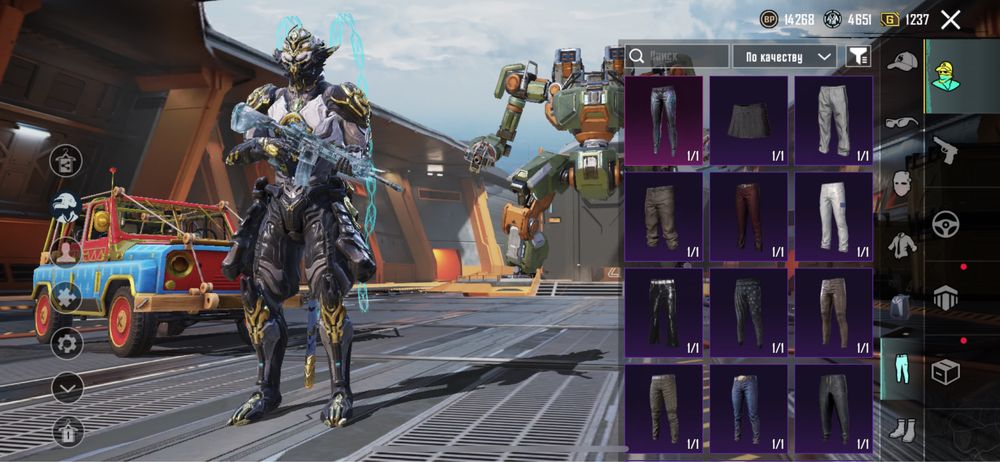Viewport: 1000px width, 462px height.
Task: Close the inventory screen
Action: tap(951, 19)
